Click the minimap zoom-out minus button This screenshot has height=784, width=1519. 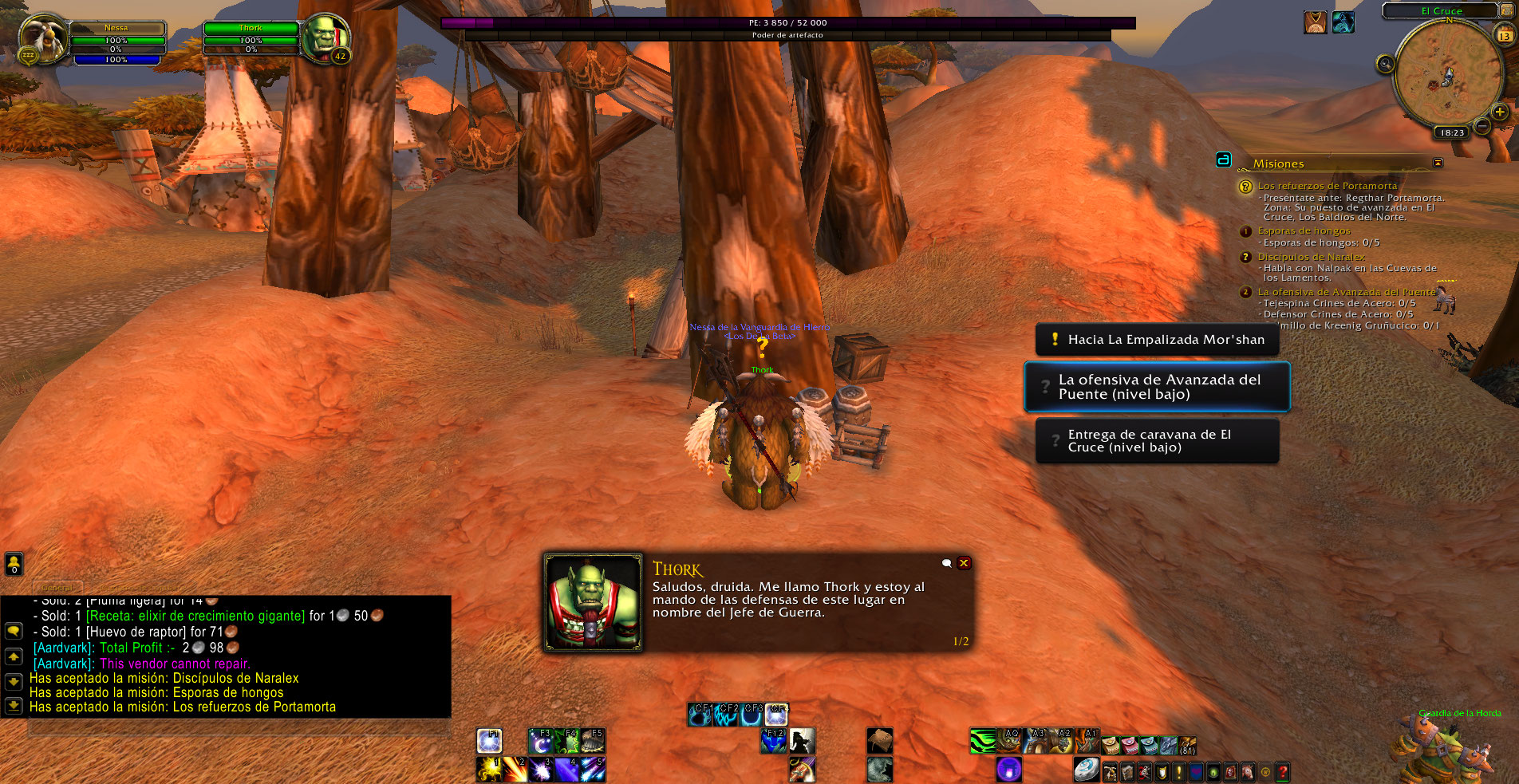tap(1482, 126)
